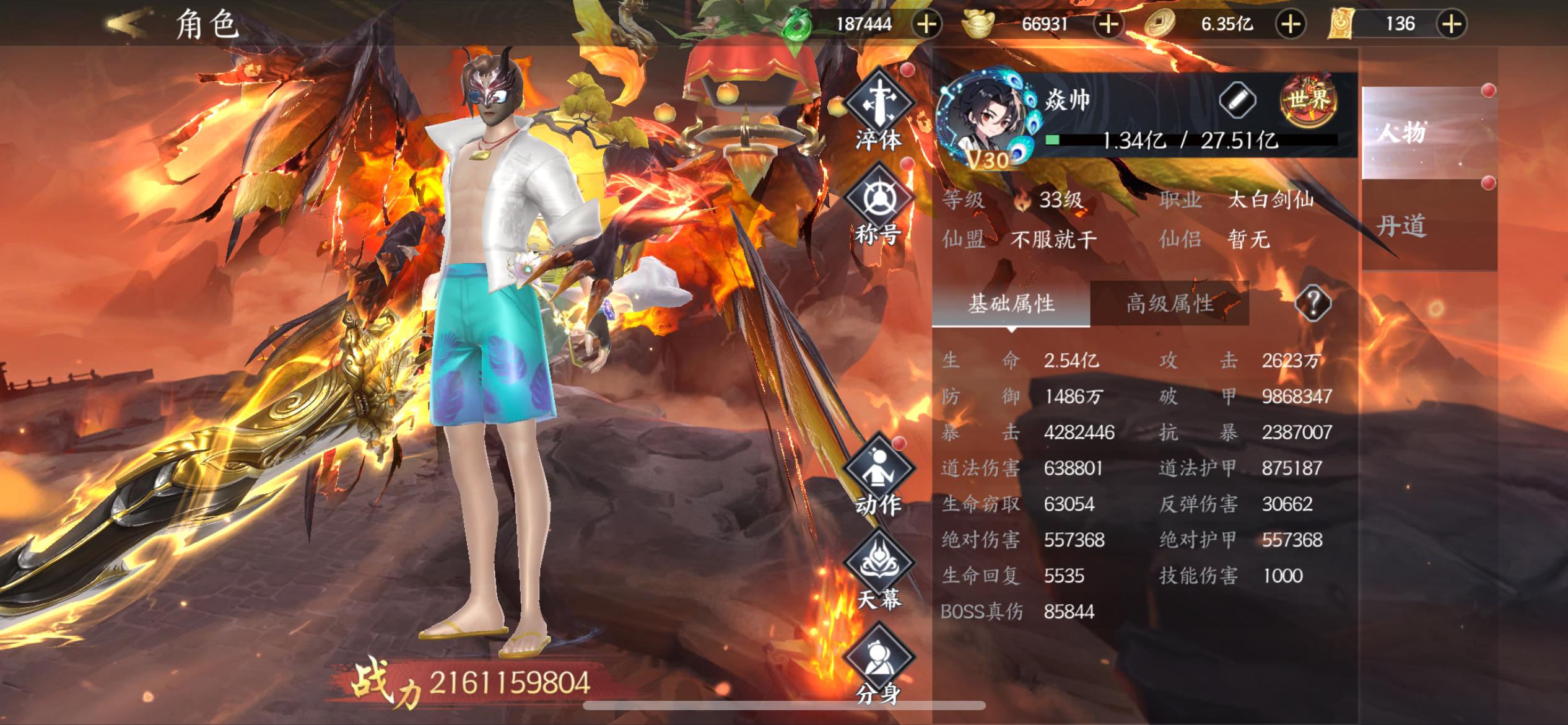The height and width of the screenshot is (725, 1568).
Task: Switch to the 基础属性 tab
Action: (1011, 304)
